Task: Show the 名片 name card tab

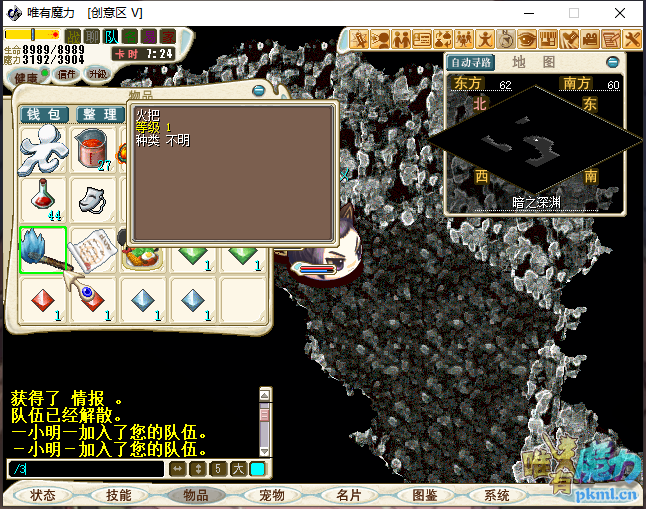Action: click(348, 495)
